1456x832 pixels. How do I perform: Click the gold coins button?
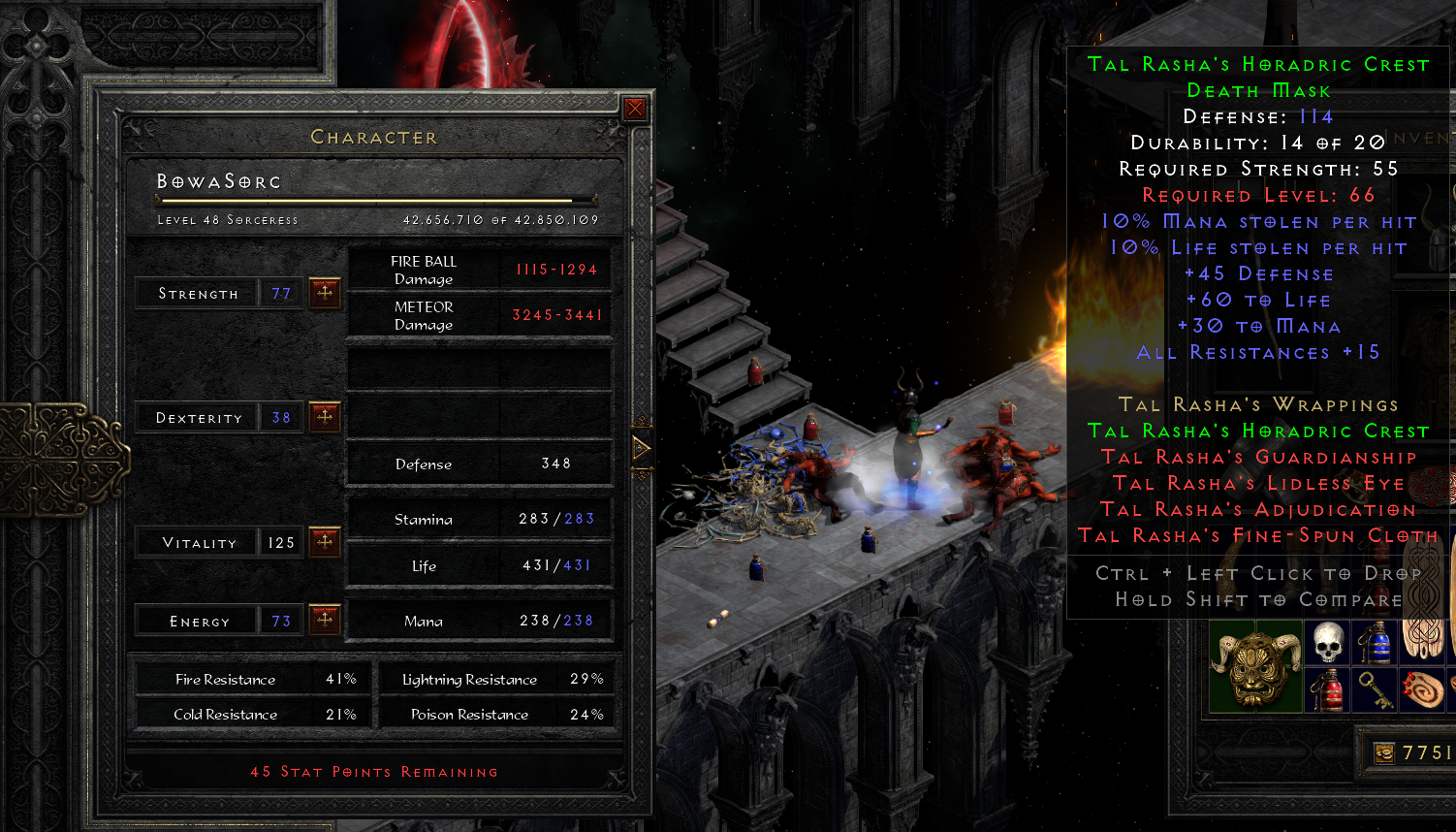[x=1385, y=752]
